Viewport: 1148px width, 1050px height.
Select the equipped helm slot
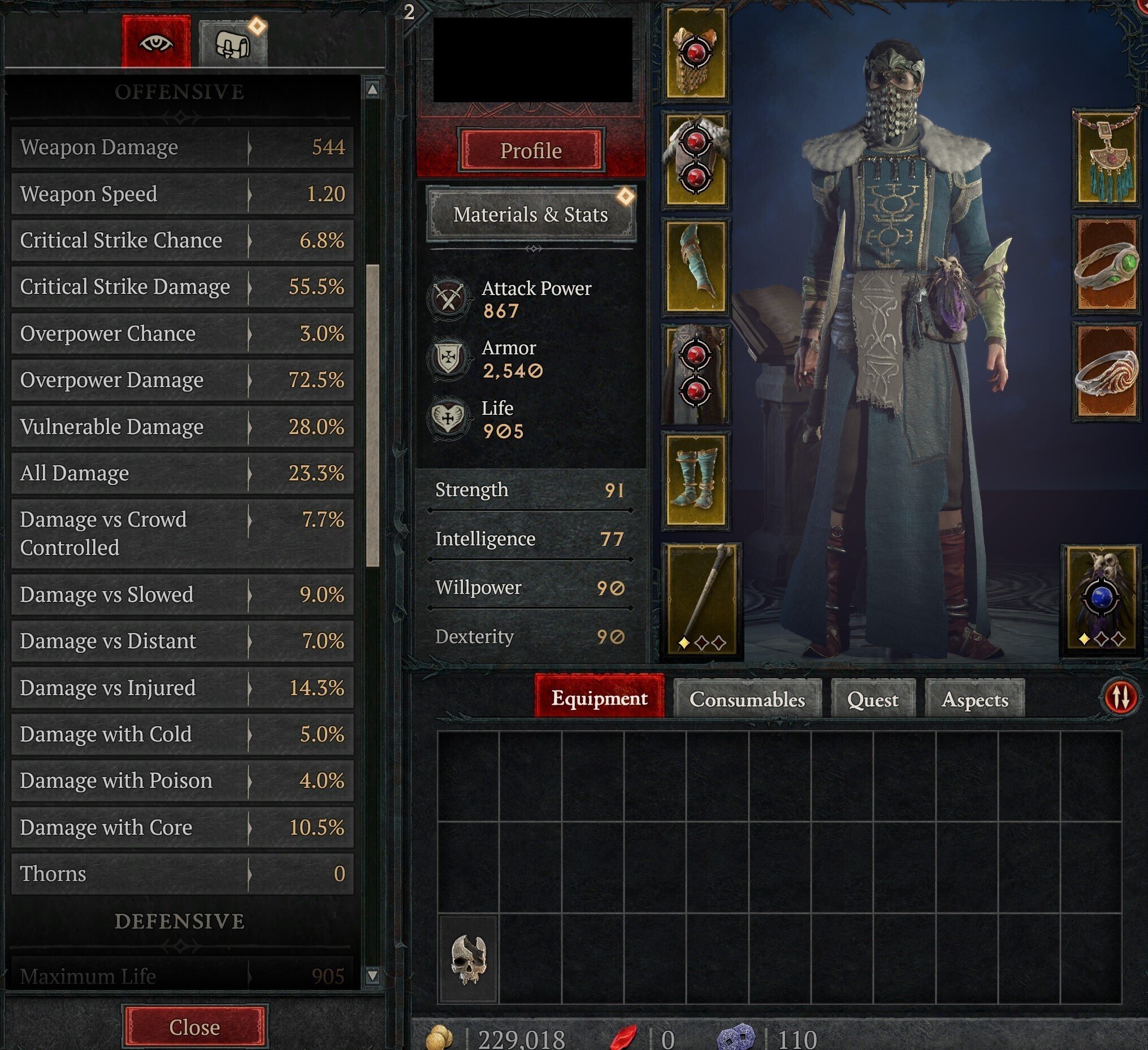tap(696, 54)
